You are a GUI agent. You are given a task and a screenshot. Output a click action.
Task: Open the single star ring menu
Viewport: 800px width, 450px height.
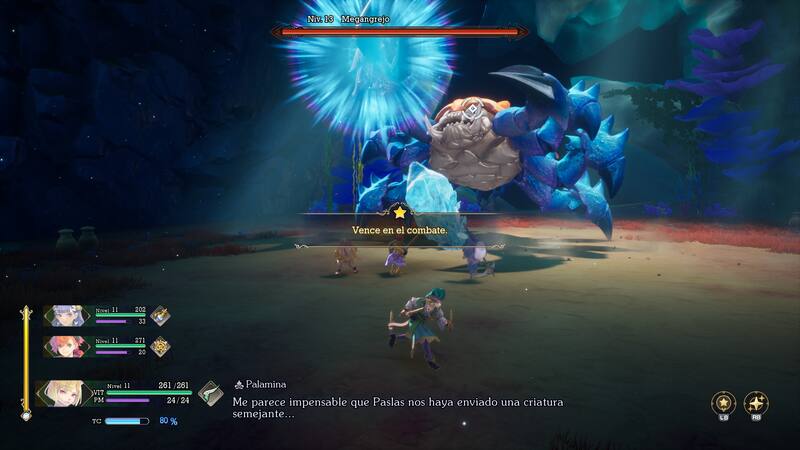coord(723,403)
